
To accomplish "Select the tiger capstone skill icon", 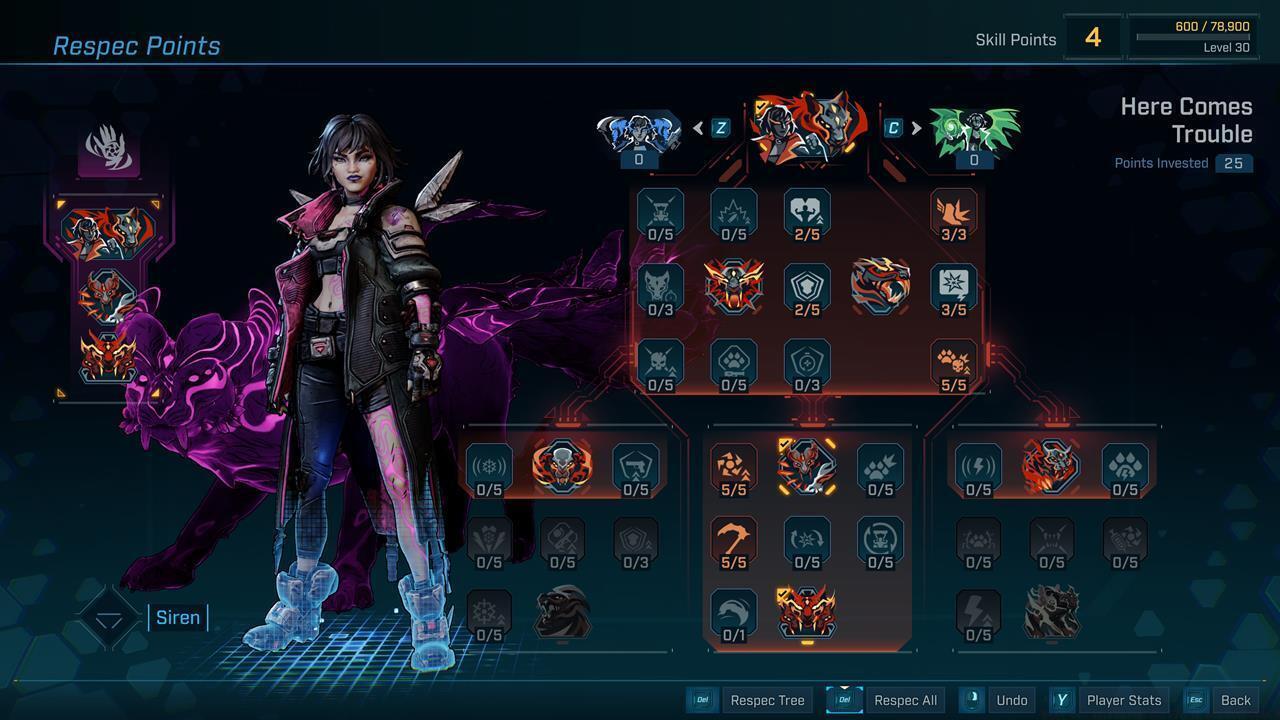I will 881,287.
